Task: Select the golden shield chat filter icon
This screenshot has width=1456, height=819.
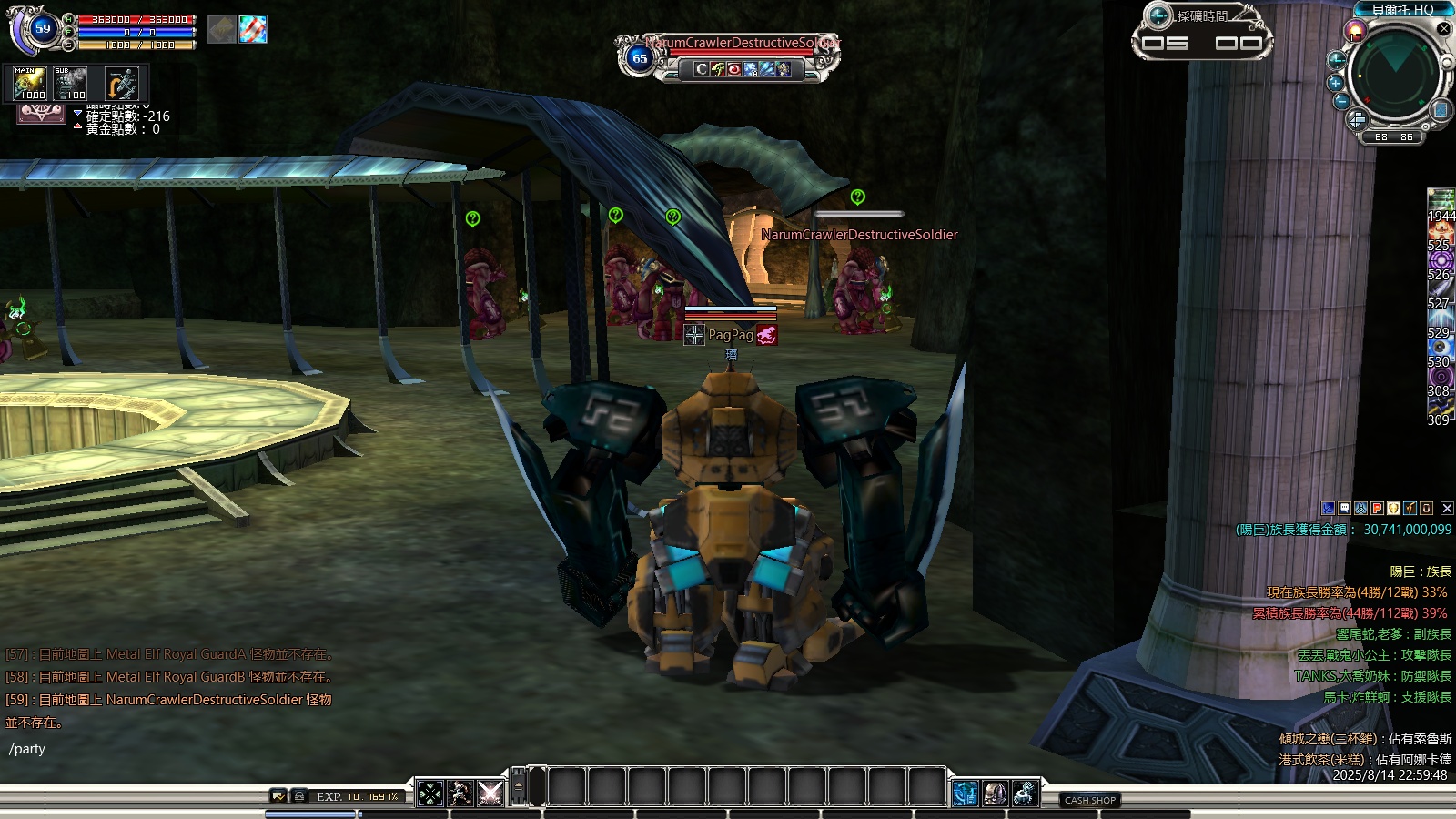Action: pos(1393,509)
